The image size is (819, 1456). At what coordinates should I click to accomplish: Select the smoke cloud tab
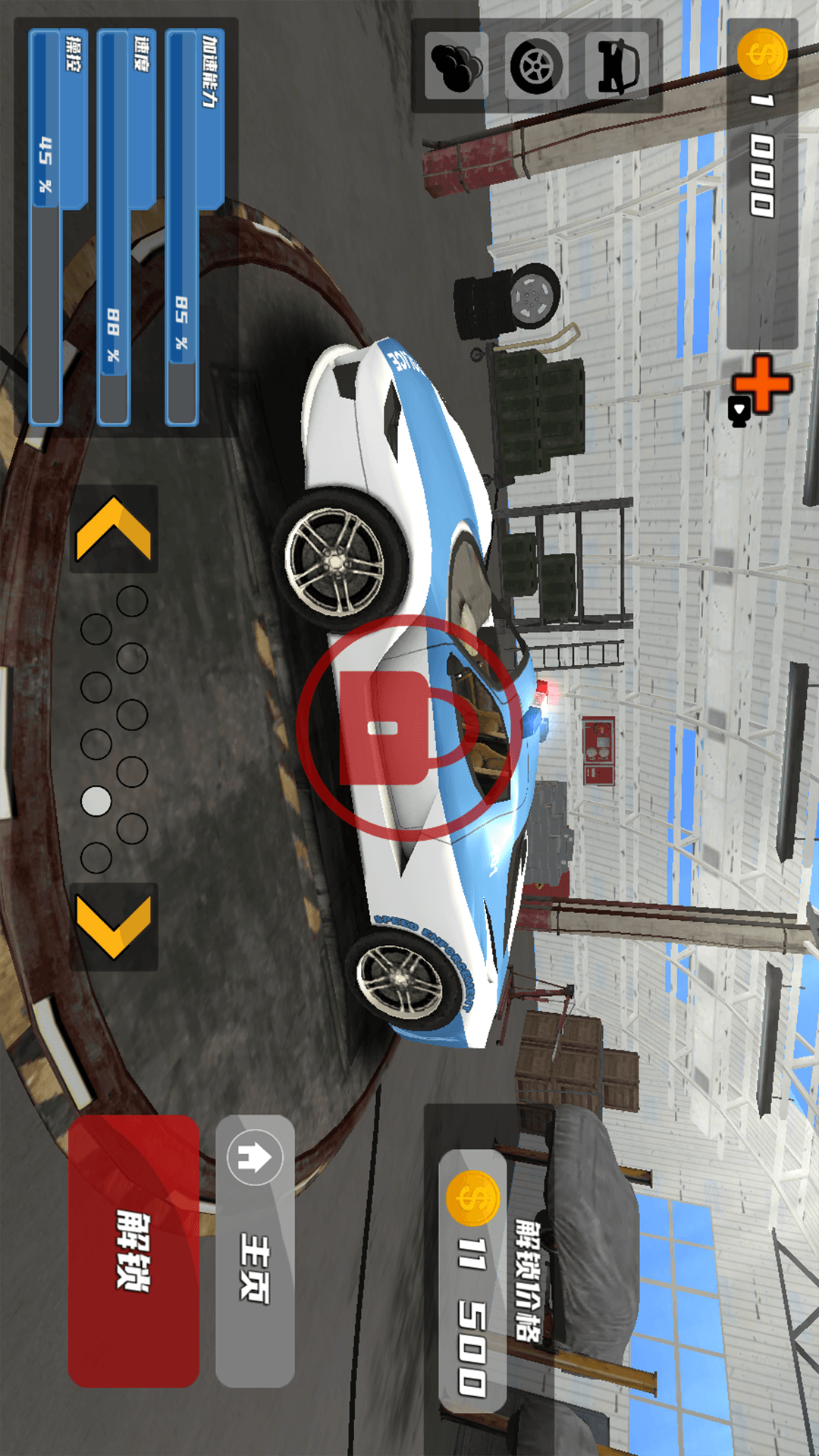pyautogui.click(x=456, y=66)
